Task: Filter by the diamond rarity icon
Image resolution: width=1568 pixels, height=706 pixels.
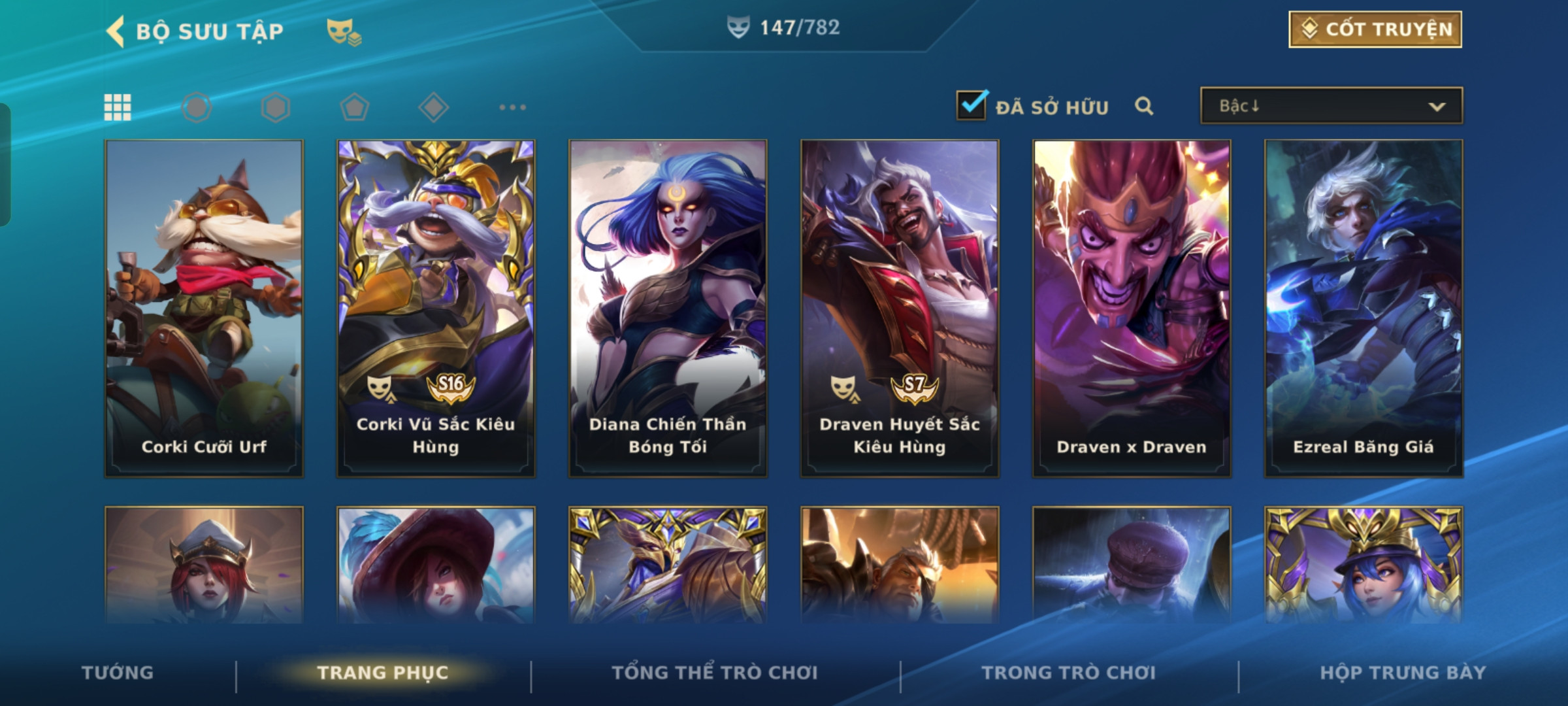Action: pos(433,107)
